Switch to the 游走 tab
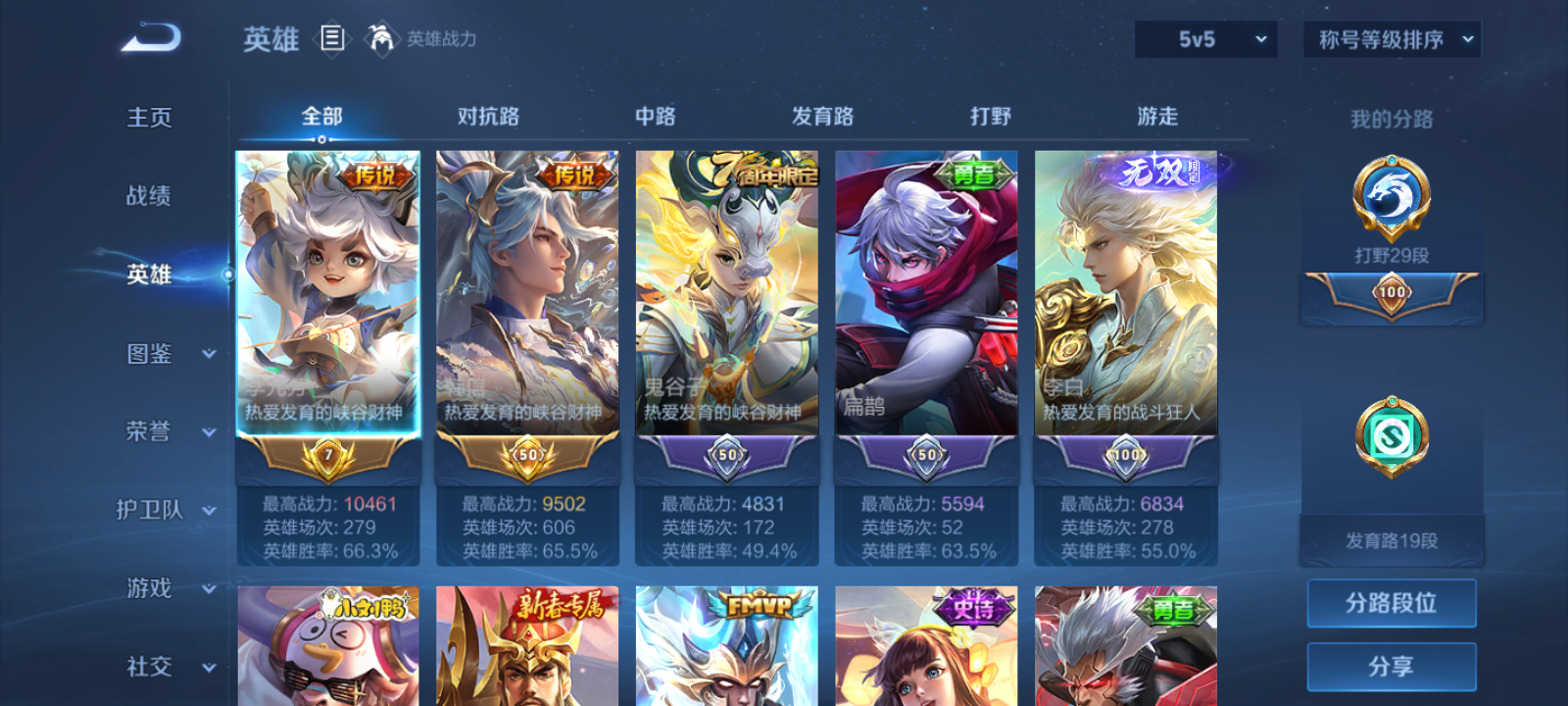 (x=1157, y=116)
